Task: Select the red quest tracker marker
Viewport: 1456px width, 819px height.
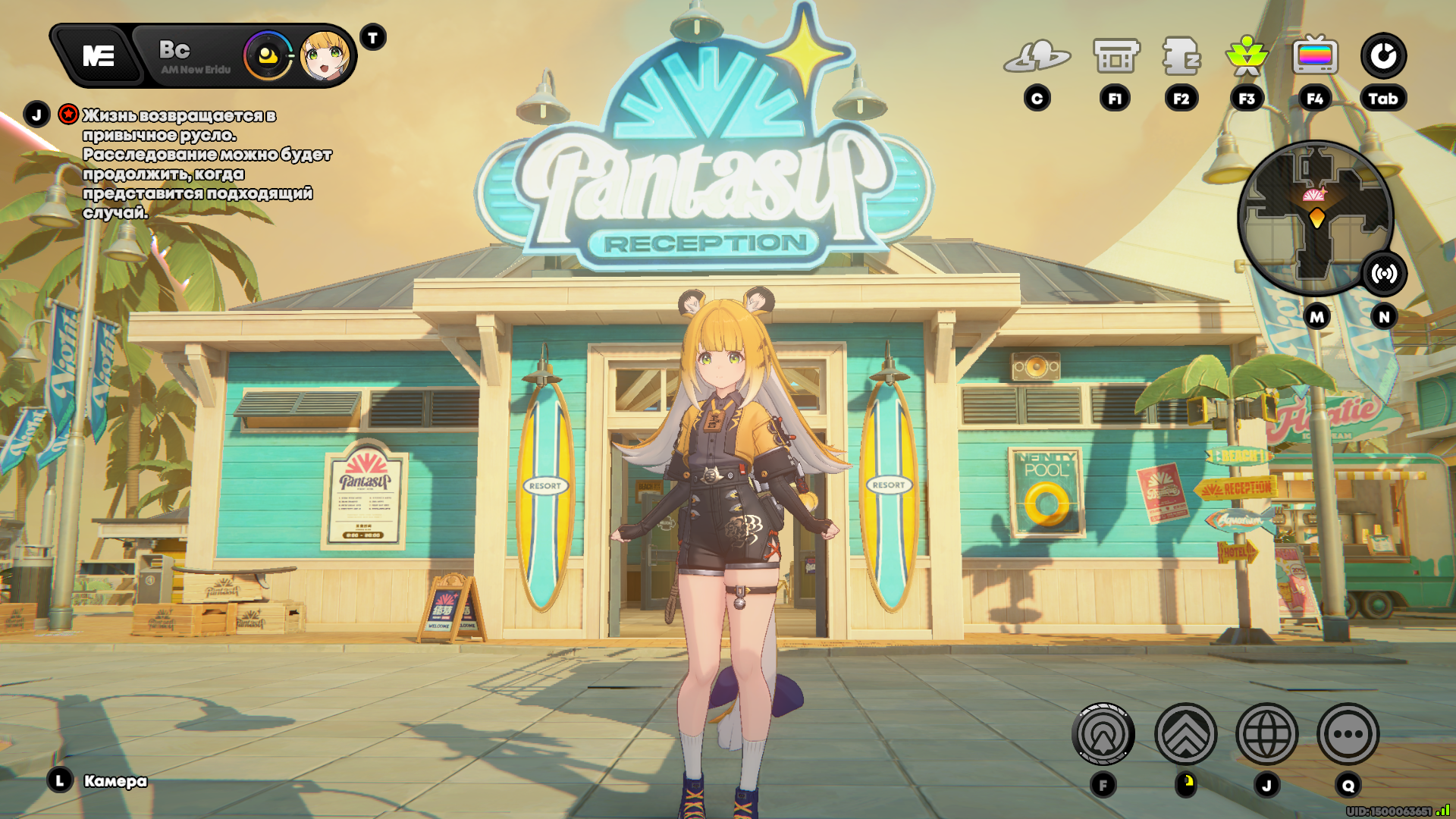Action: pos(68,115)
